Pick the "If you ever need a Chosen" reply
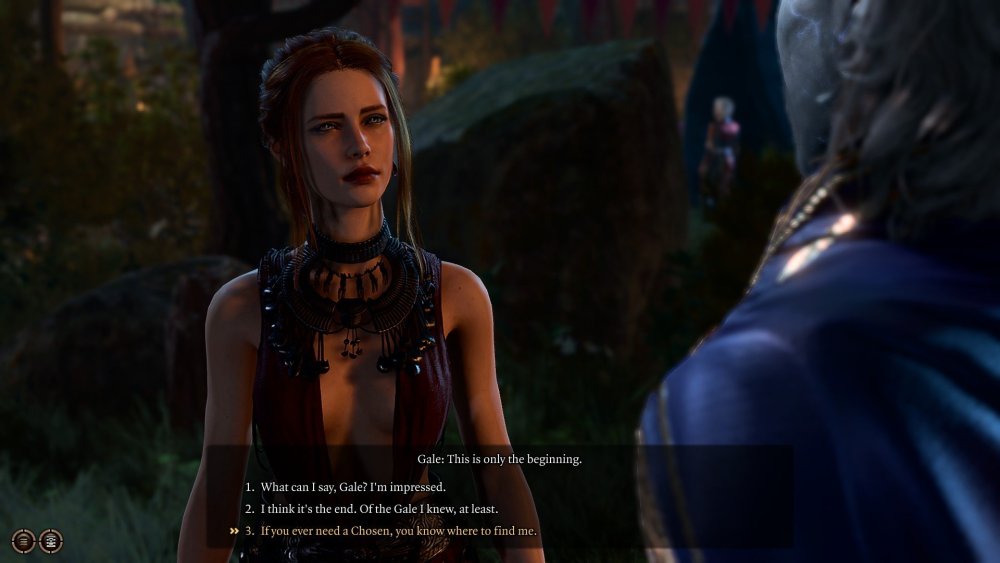 coord(398,531)
